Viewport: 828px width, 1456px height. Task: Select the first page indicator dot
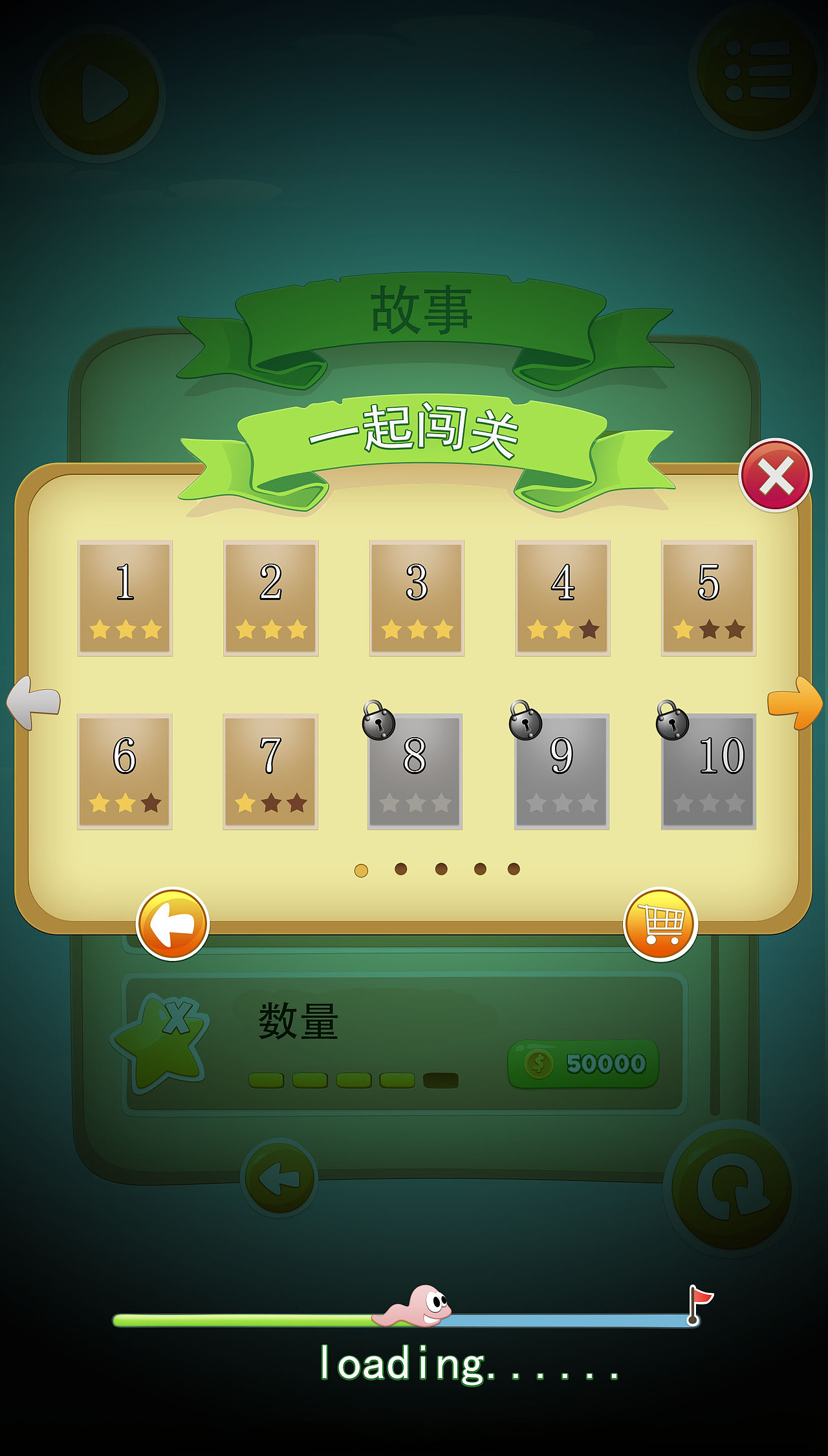[362, 870]
